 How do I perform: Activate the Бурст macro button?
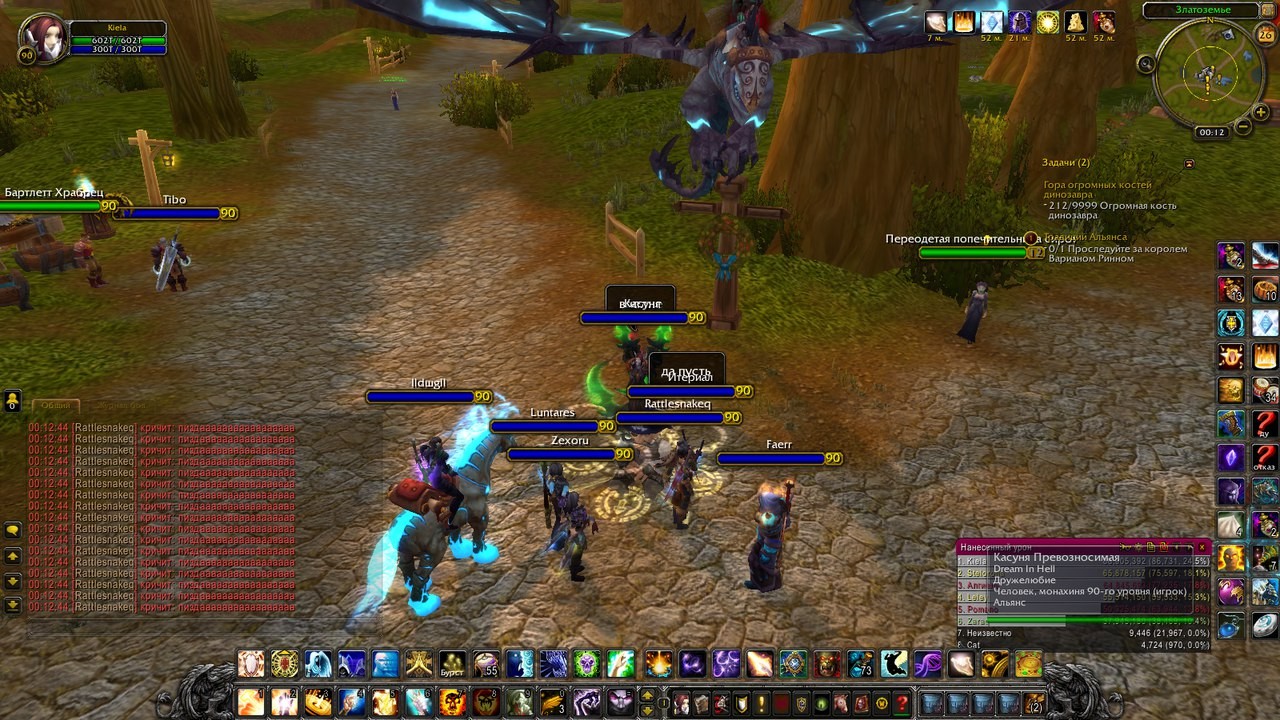coord(453,664)
